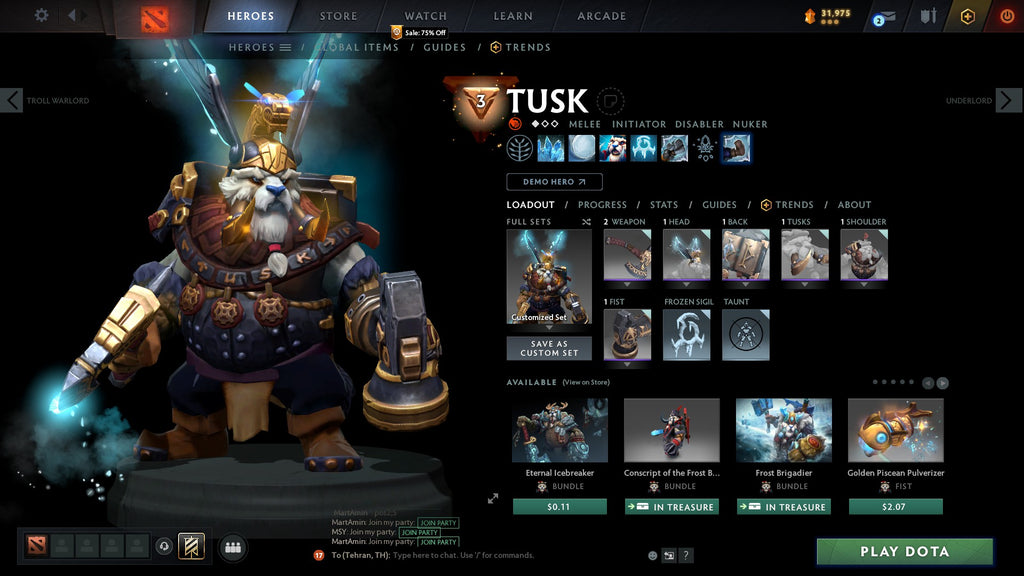The width and height of the screenshot is (1024, 576).
Task: Start matchmaking with Play Dota button
Action: pyautogui.click(x=904, y=551)
